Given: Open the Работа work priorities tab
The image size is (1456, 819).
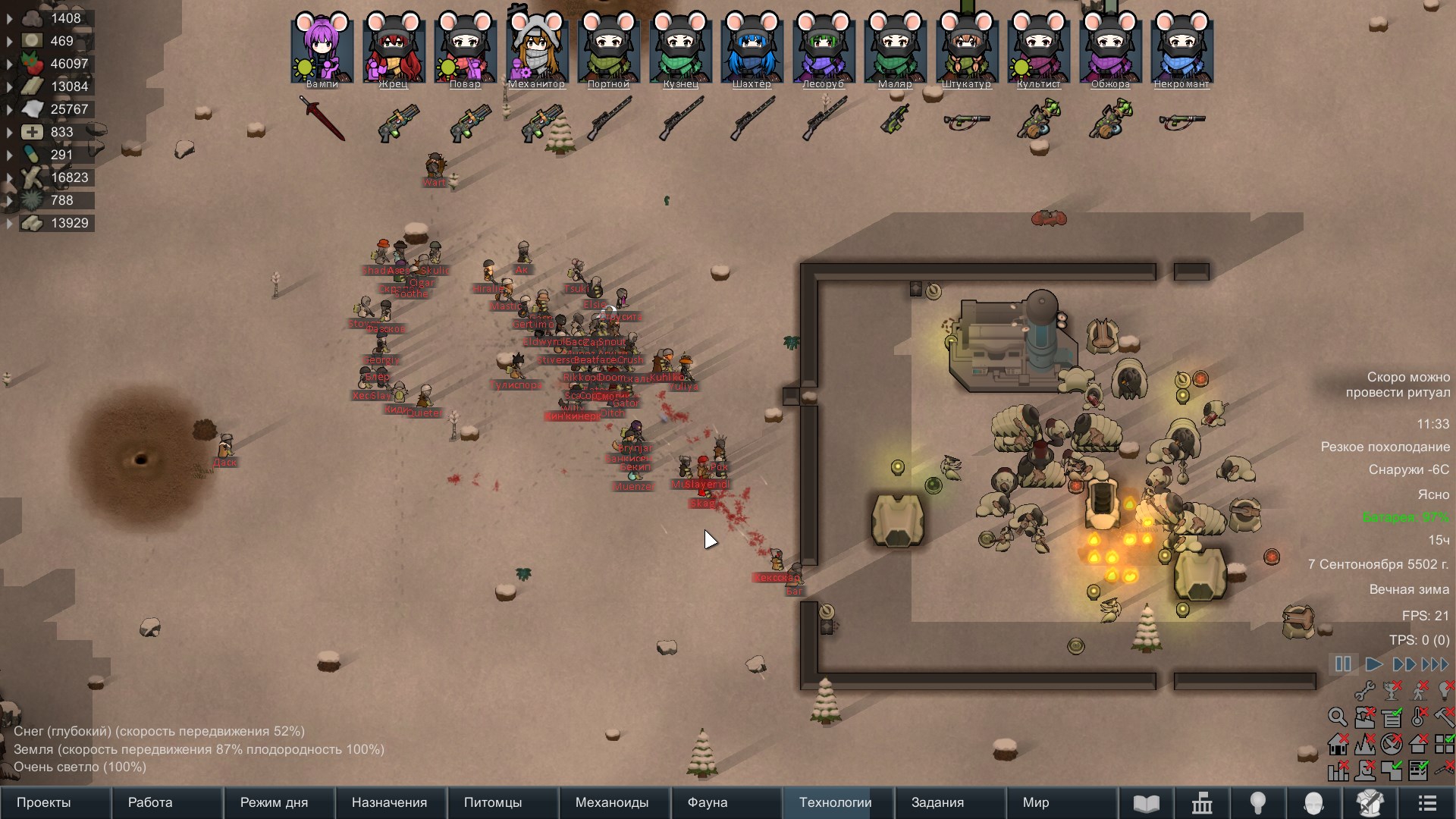Looking at the screenshot, I should click(150, 802).
